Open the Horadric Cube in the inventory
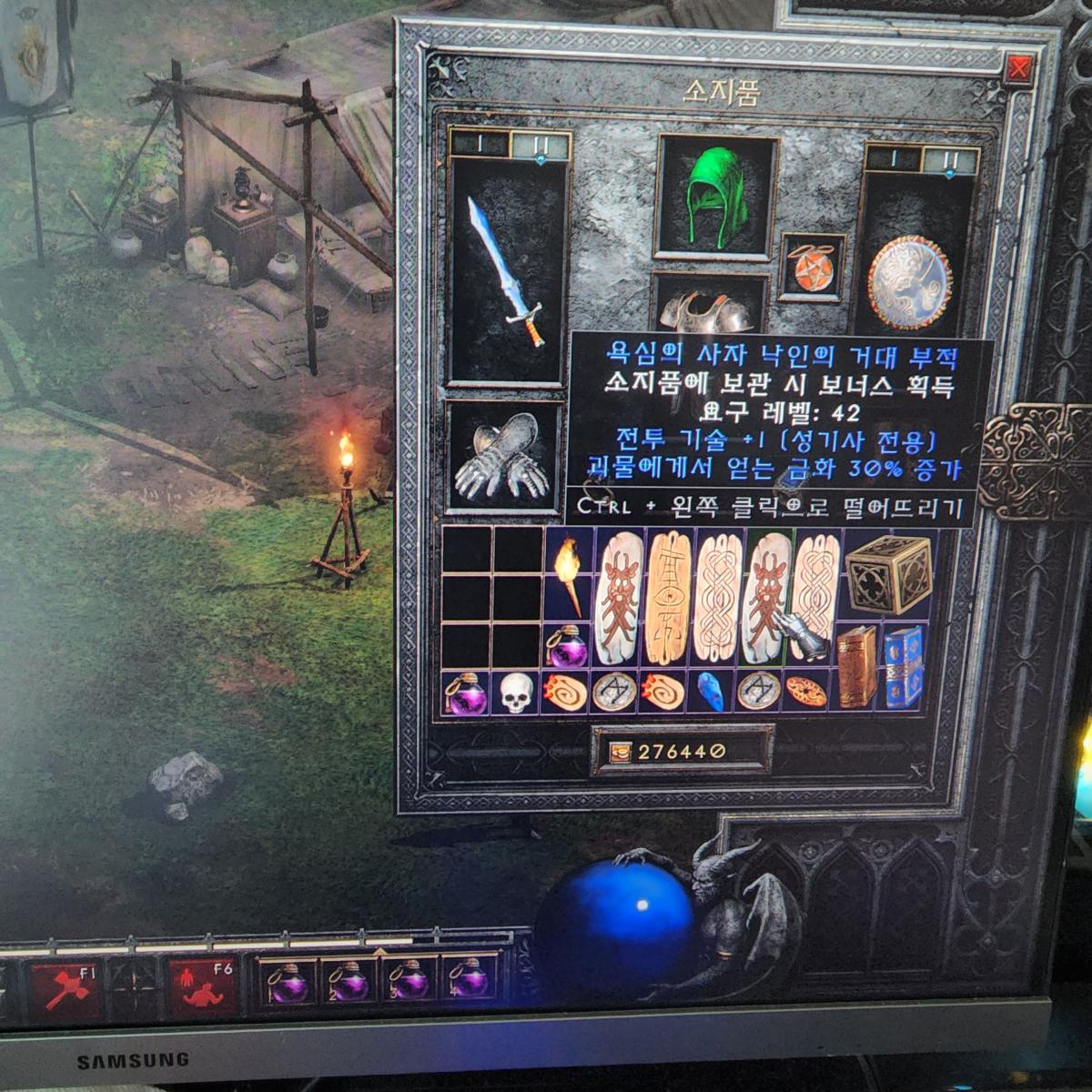Screen dimensions: 1092x1092 tap(888, 574)
